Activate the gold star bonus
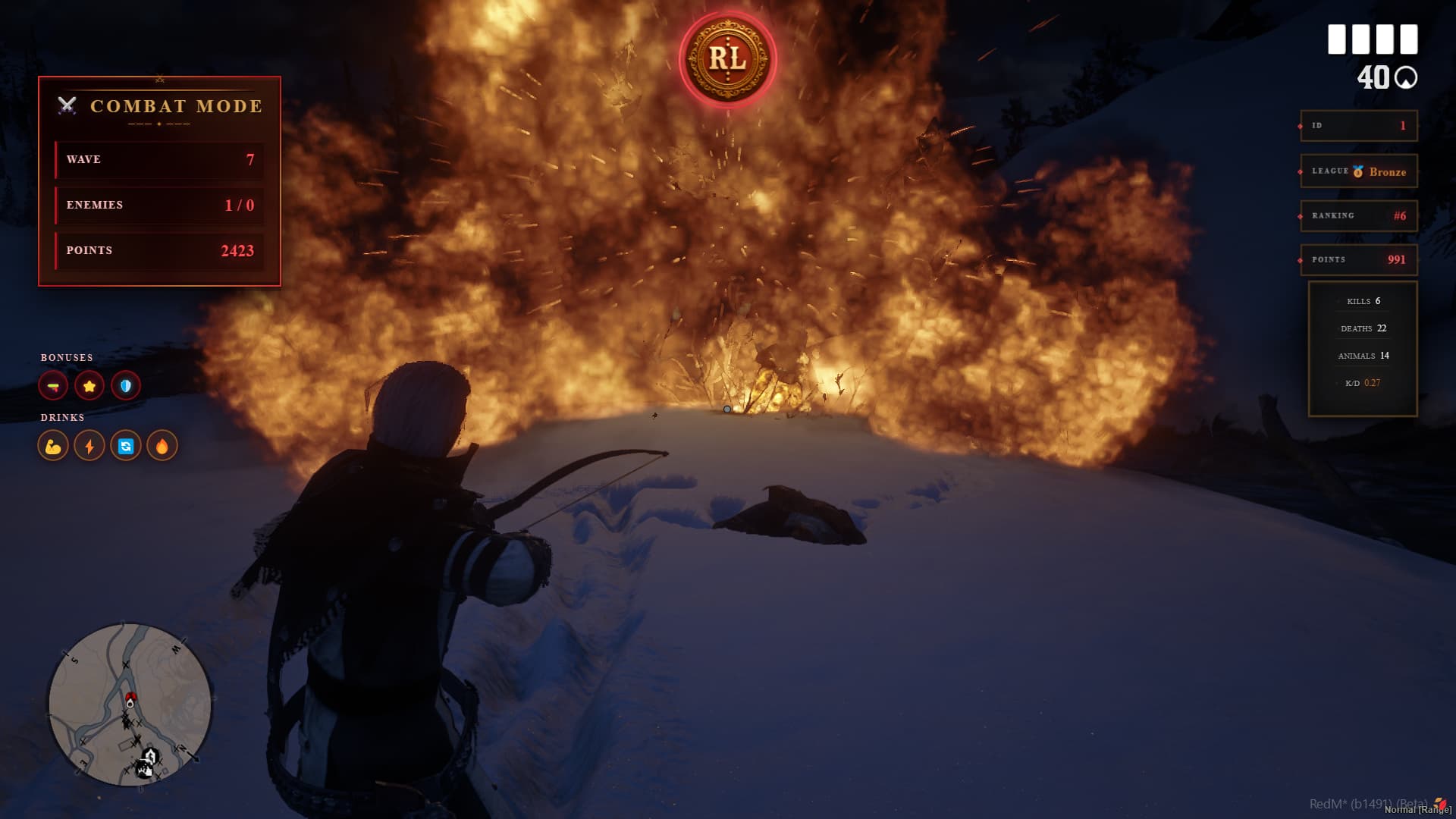1456x819 pixels. click(x=89, y=386)
